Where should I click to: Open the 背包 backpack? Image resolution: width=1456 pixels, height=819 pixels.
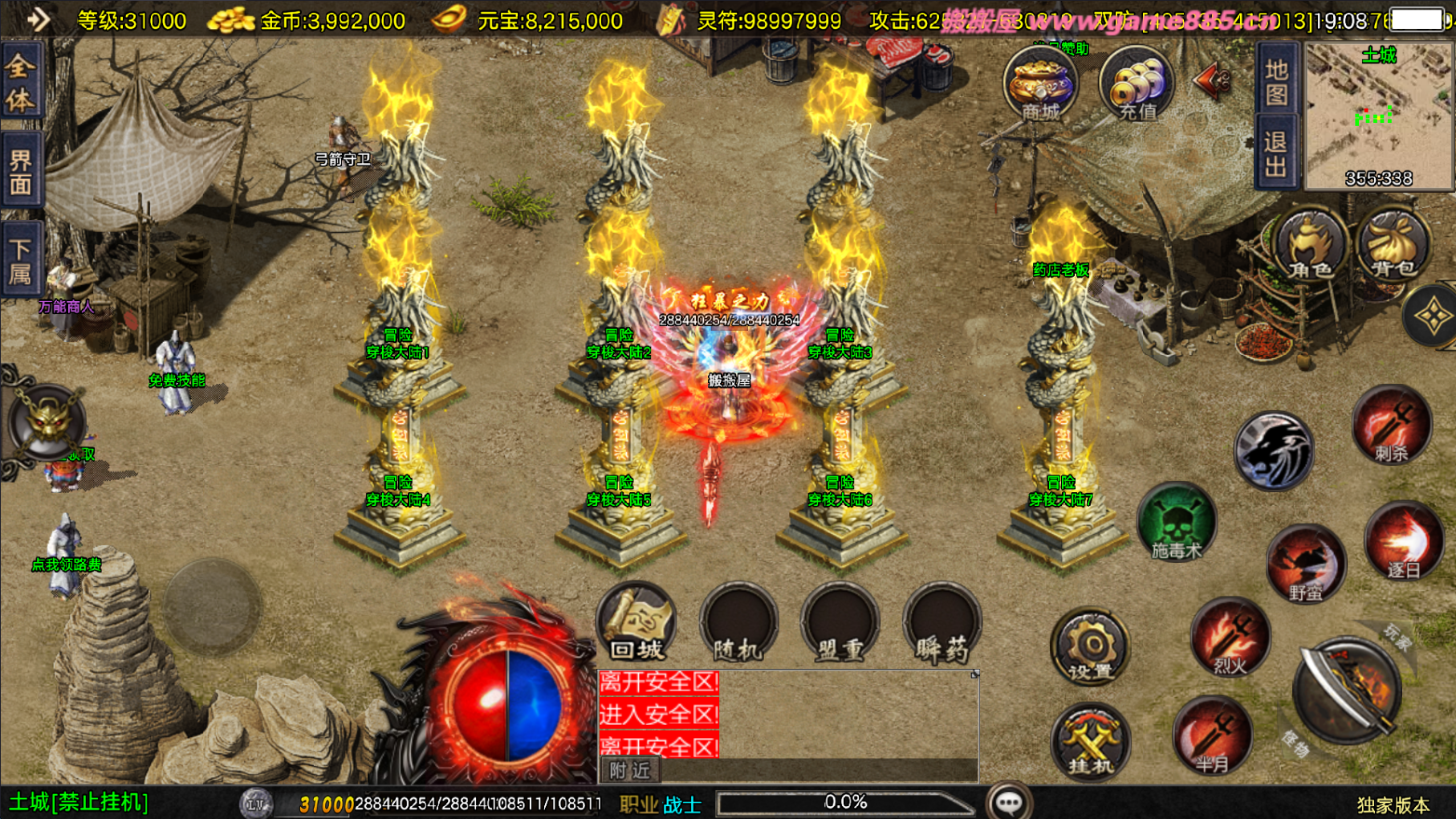(1393, 245)
